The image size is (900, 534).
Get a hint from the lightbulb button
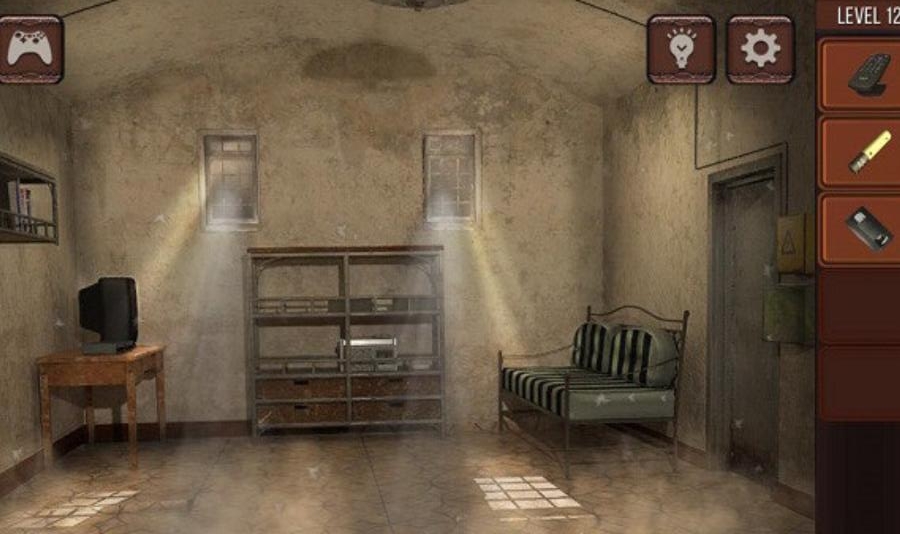click(681, 49)
